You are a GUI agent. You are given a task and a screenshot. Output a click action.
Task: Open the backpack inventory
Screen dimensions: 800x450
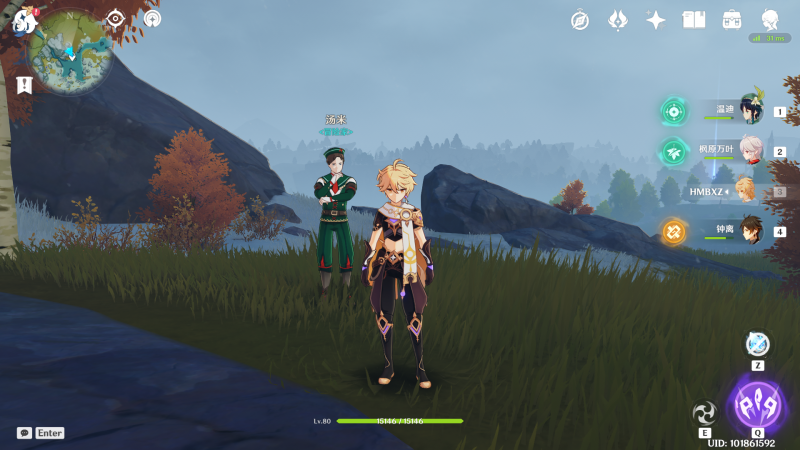pos(732,20)
